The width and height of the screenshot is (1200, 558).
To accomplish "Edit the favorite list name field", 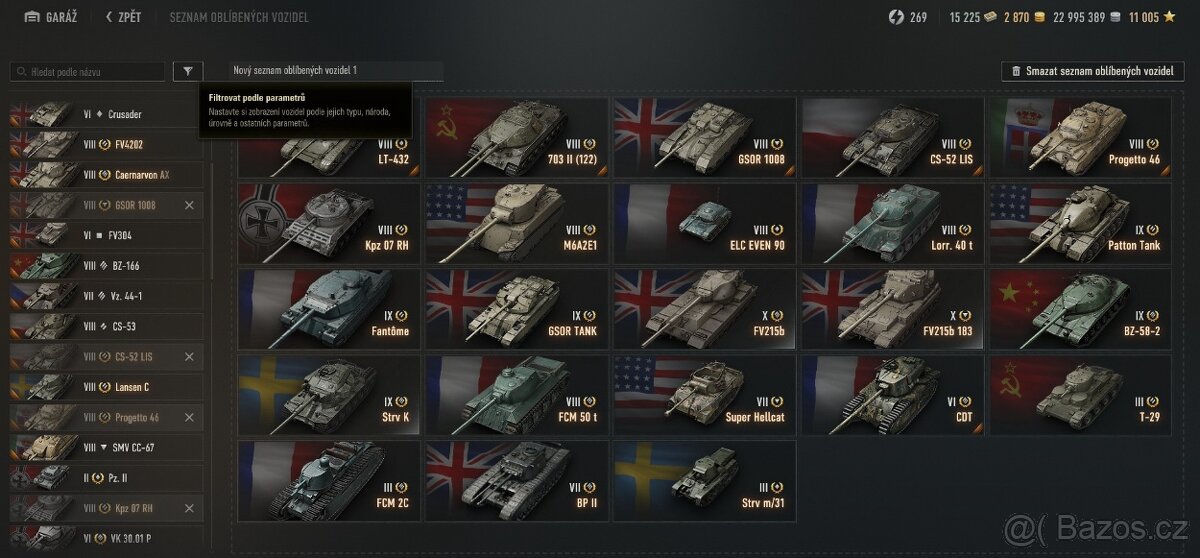I will 336,71.
